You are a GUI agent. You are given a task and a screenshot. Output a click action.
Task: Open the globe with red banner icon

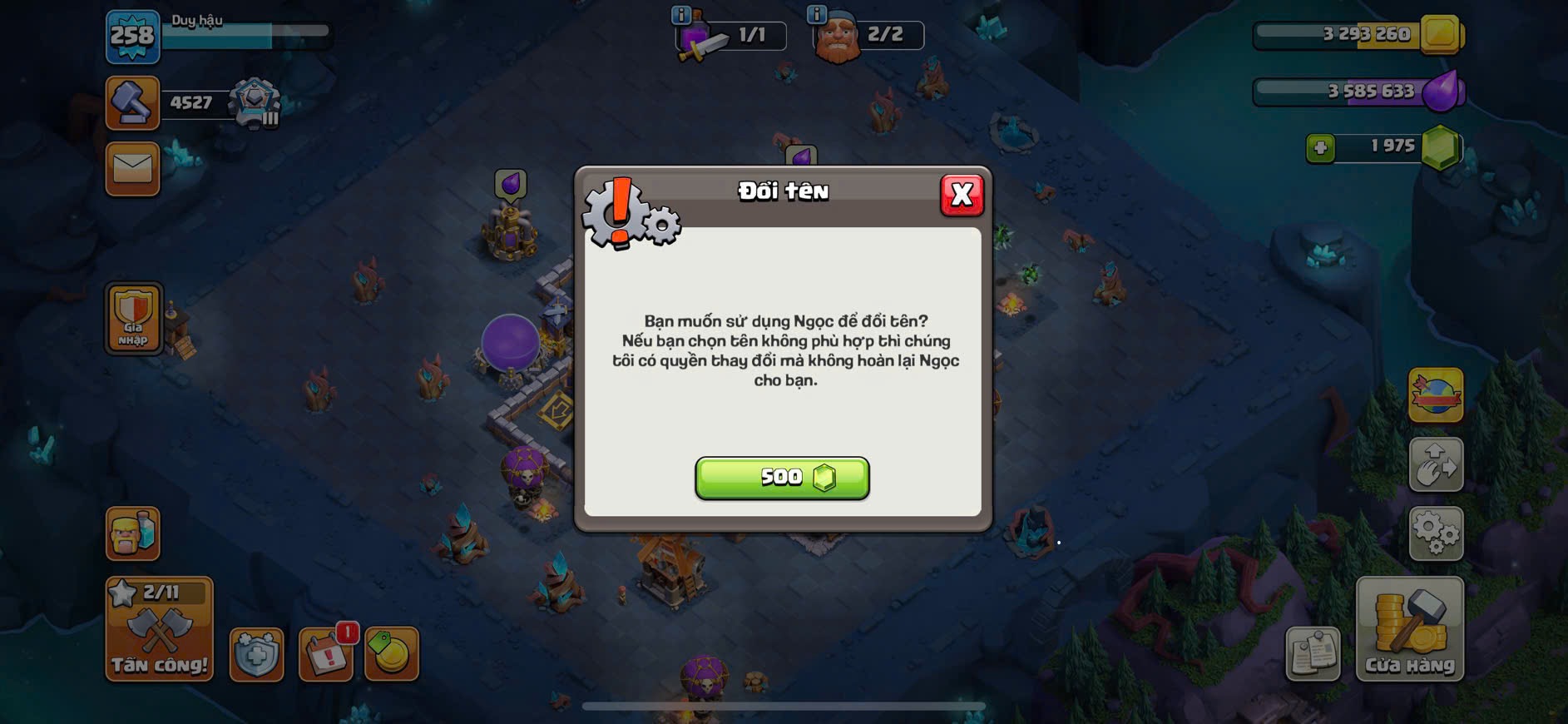click(x=1436, y=394)
